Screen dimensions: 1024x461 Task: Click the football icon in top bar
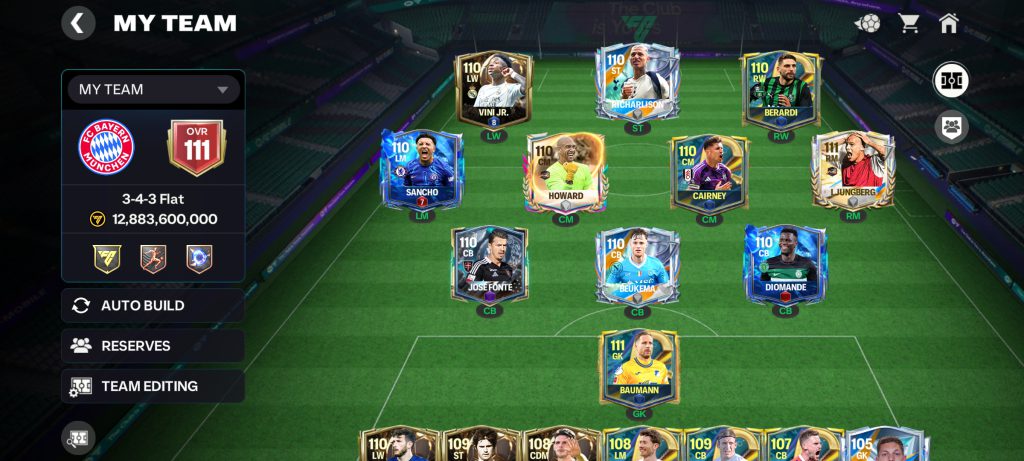pyautogui.click(x=867, y=23)
